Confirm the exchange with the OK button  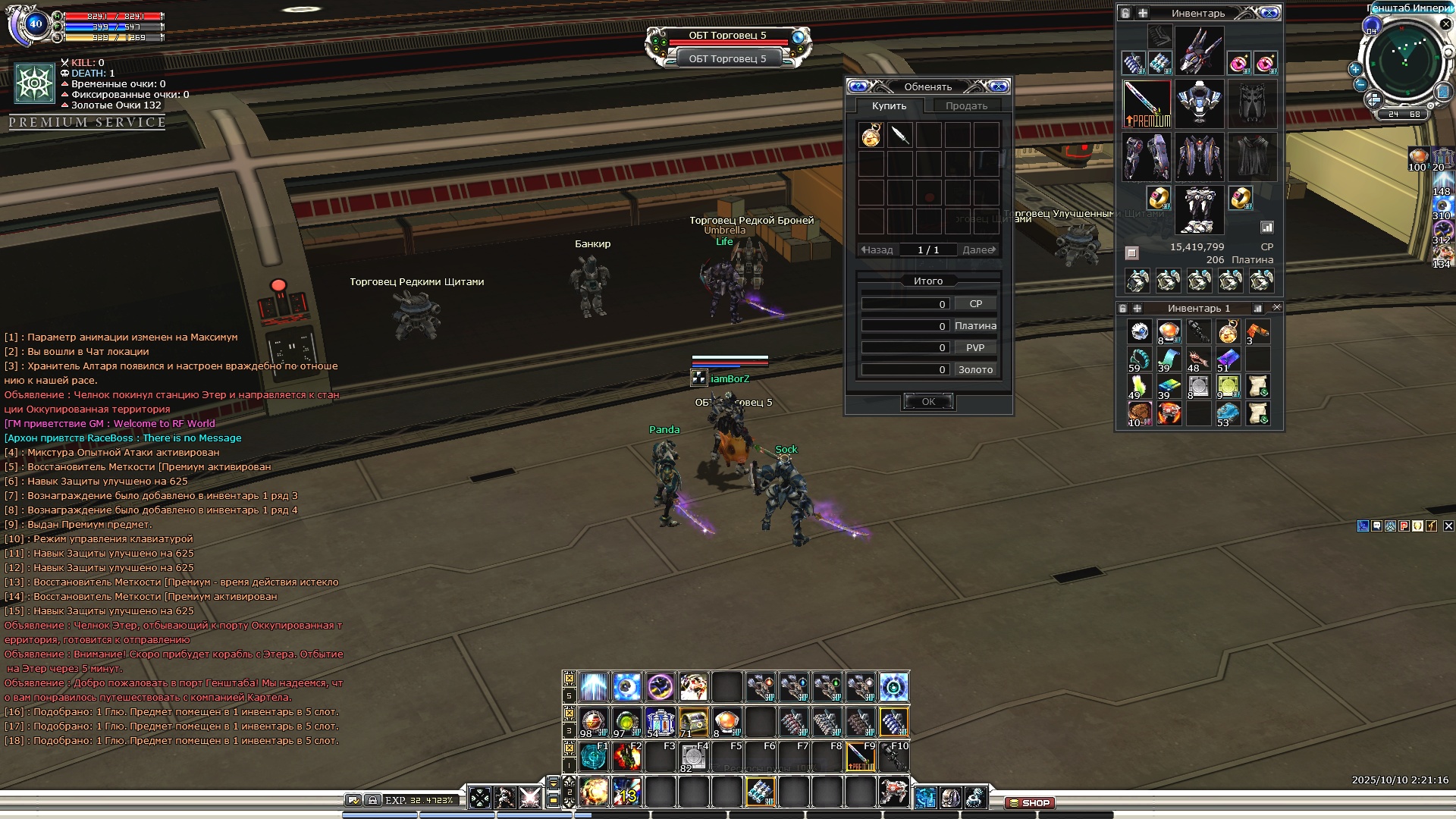point(928,402)
